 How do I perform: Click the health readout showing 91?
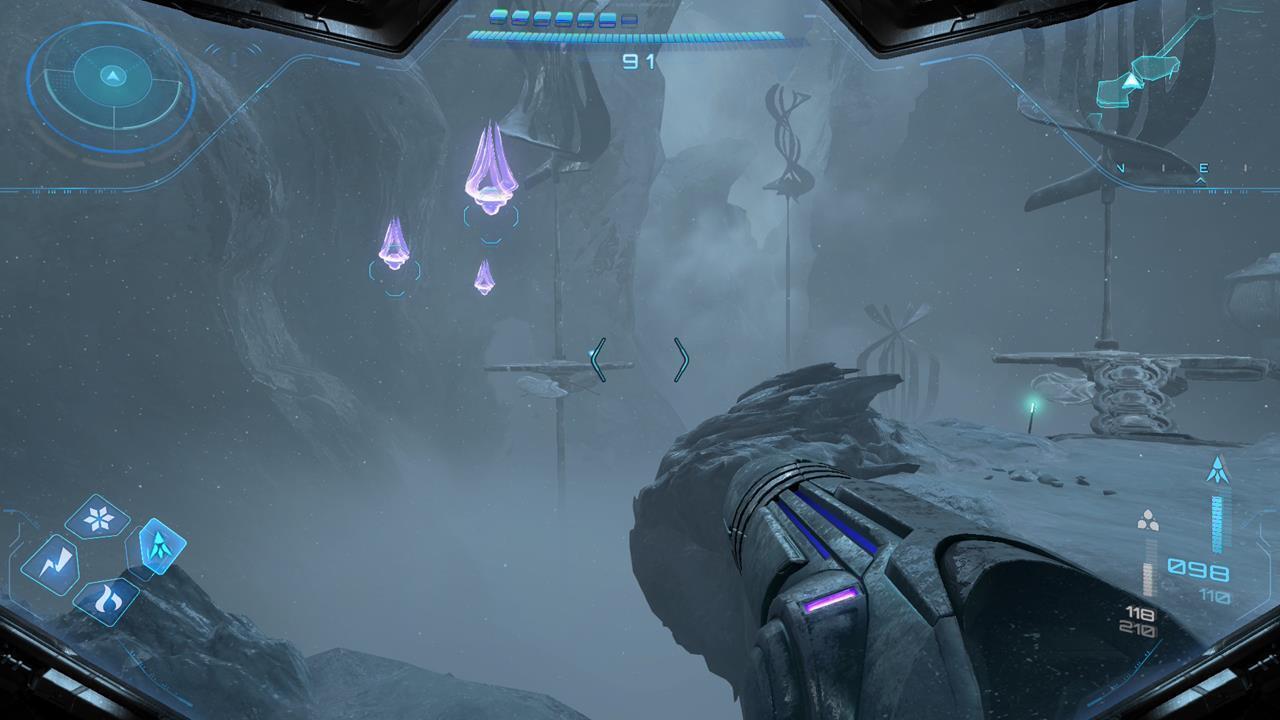[x=640, y=62]
